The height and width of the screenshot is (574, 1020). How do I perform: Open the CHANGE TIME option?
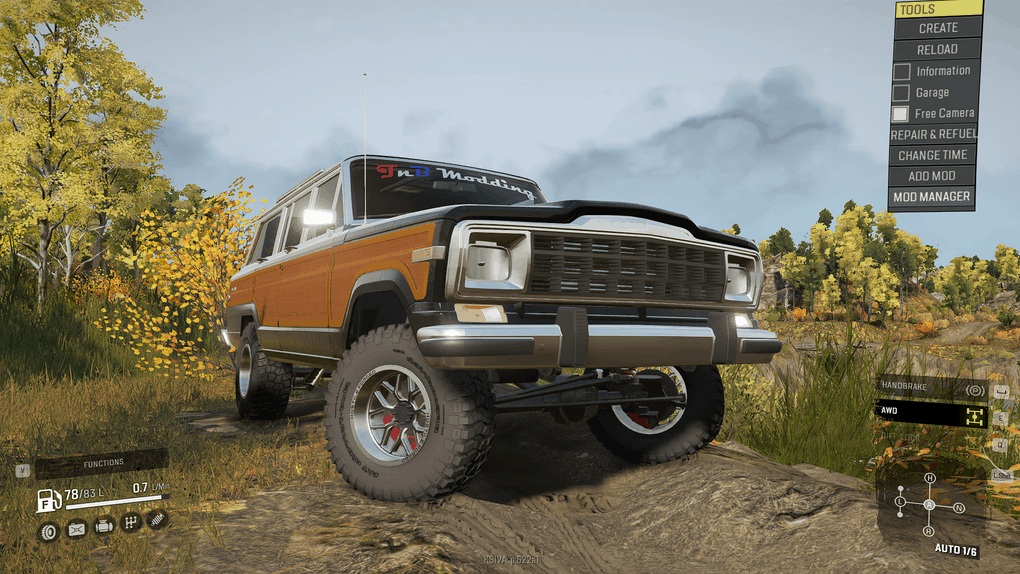pyautogui.click(x=933, y=155)
